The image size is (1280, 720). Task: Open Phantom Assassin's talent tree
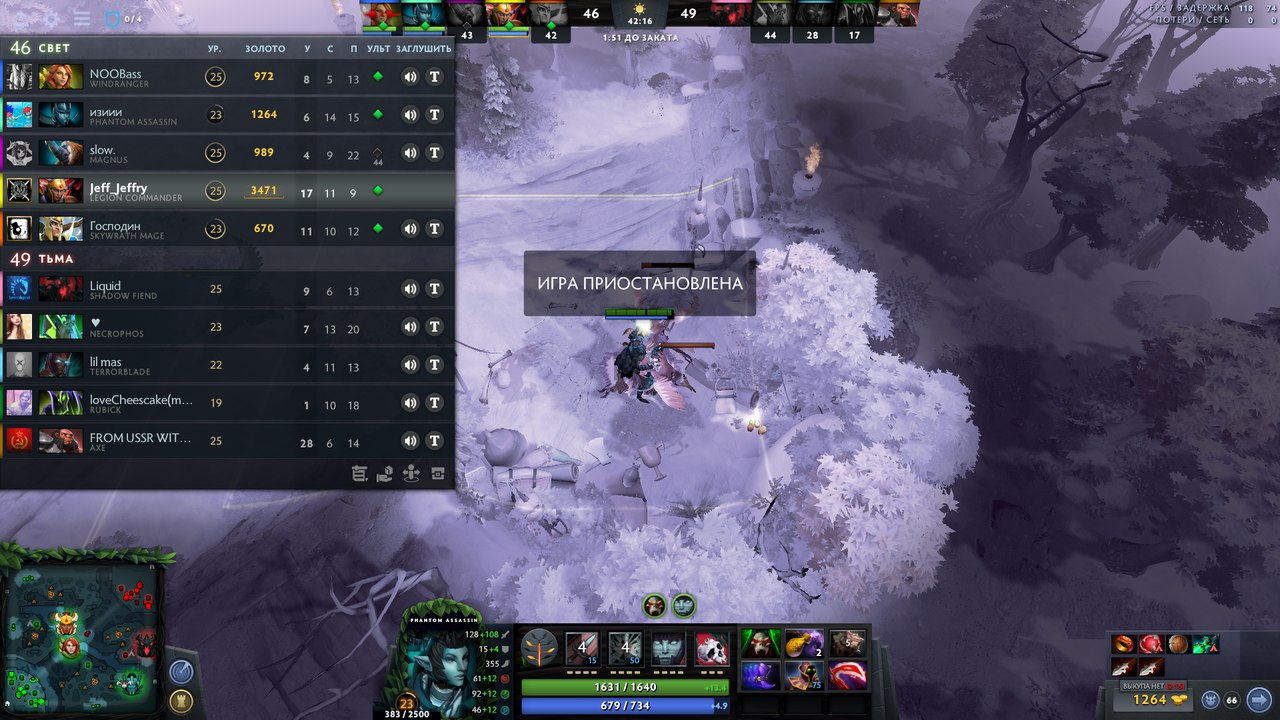(x=538, y=650)
